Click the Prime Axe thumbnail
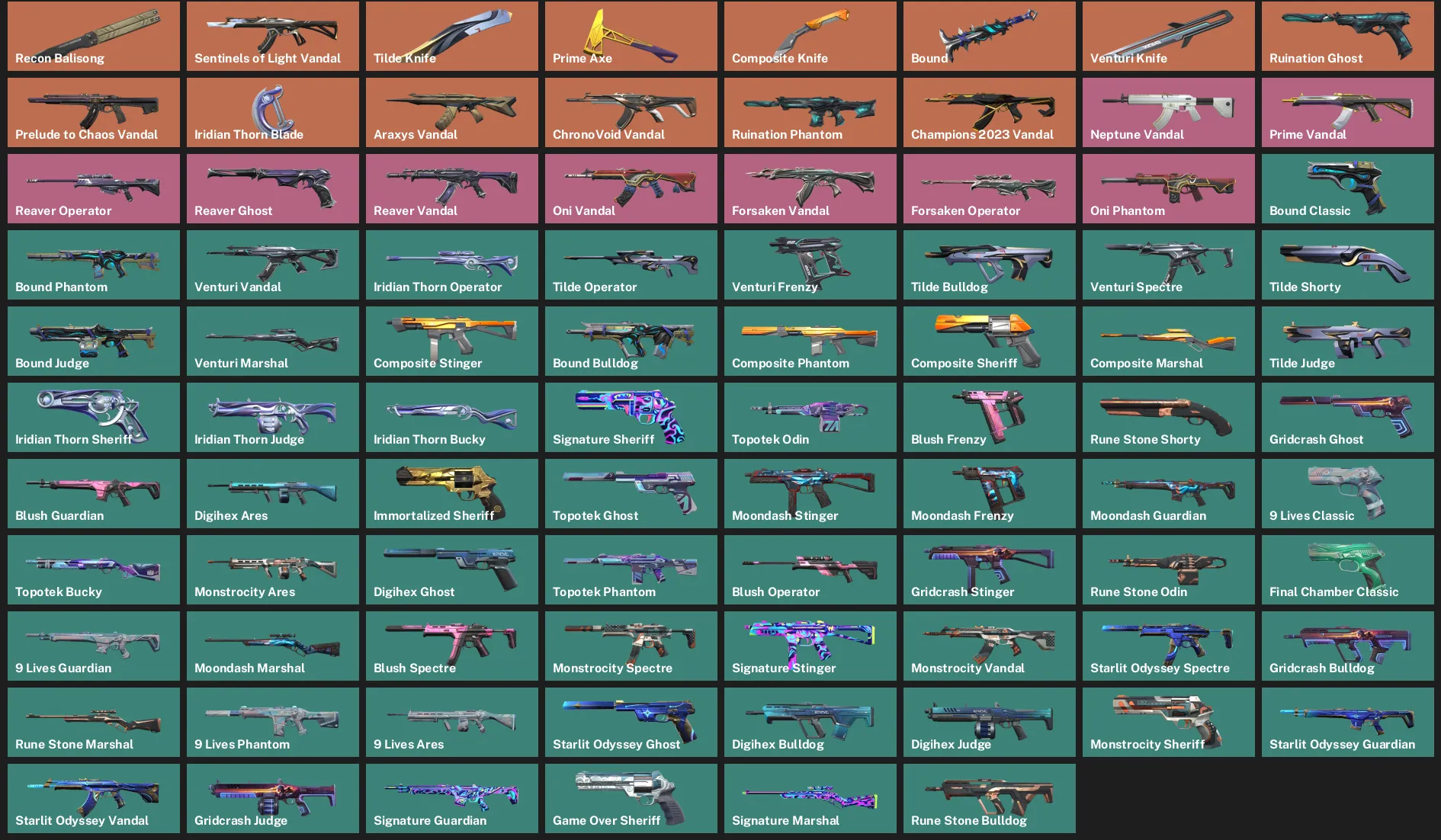1441x840 pixels. [631, 36]
